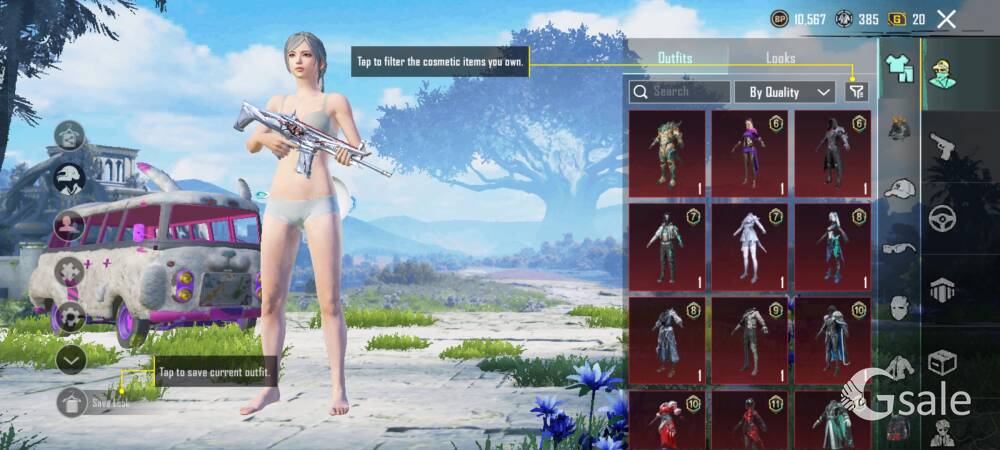Select the gold armored outfit thumbnail
1000x450 pixels.
coord(667,153)
